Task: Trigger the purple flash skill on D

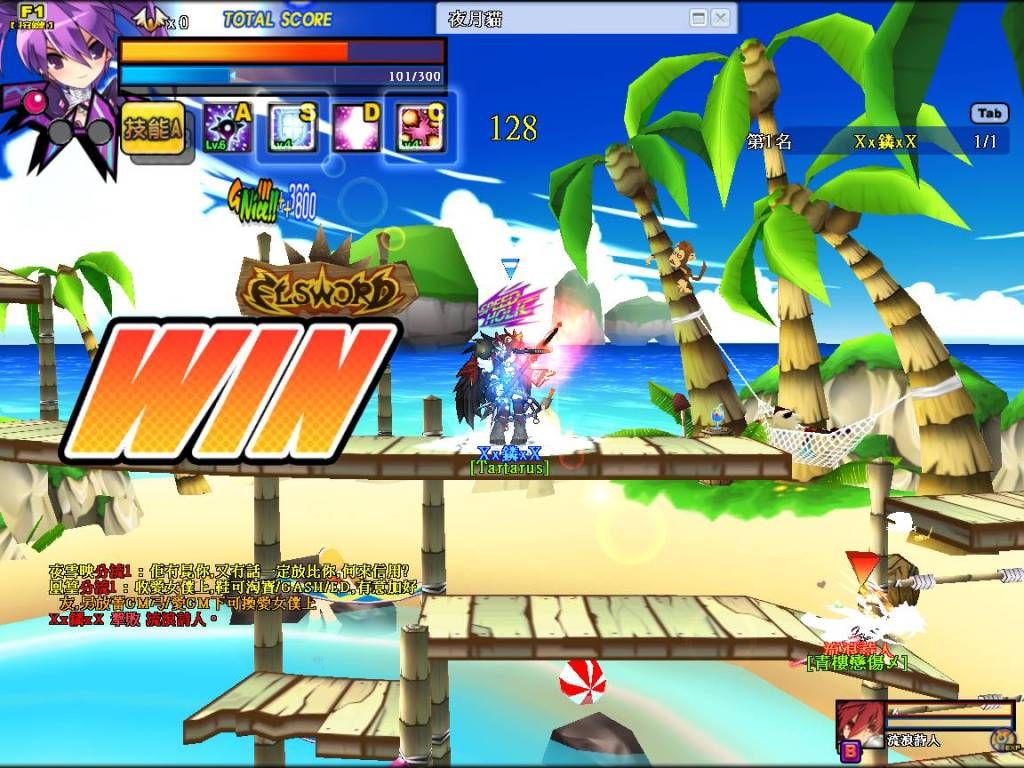Action: (356, 128)
